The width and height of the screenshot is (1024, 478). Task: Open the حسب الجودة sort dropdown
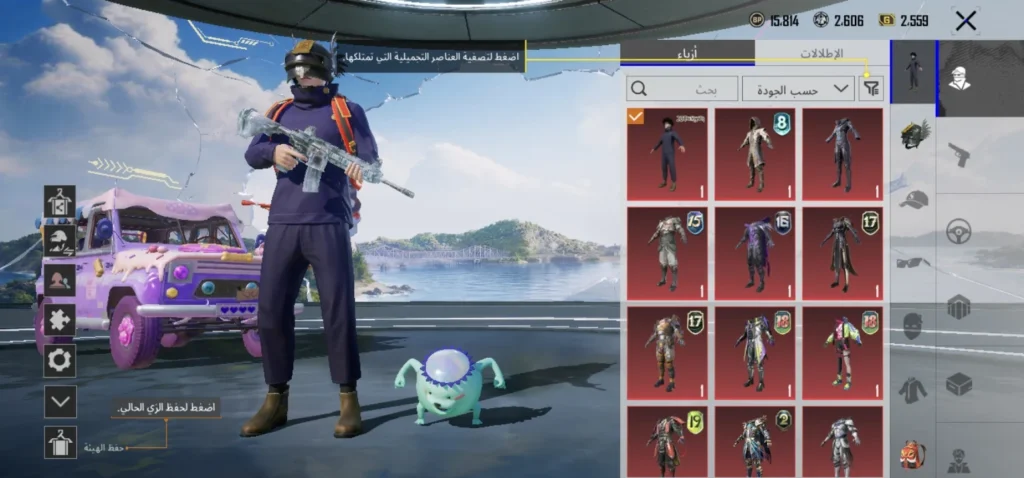pyautogui.click(x=798, y=89)
